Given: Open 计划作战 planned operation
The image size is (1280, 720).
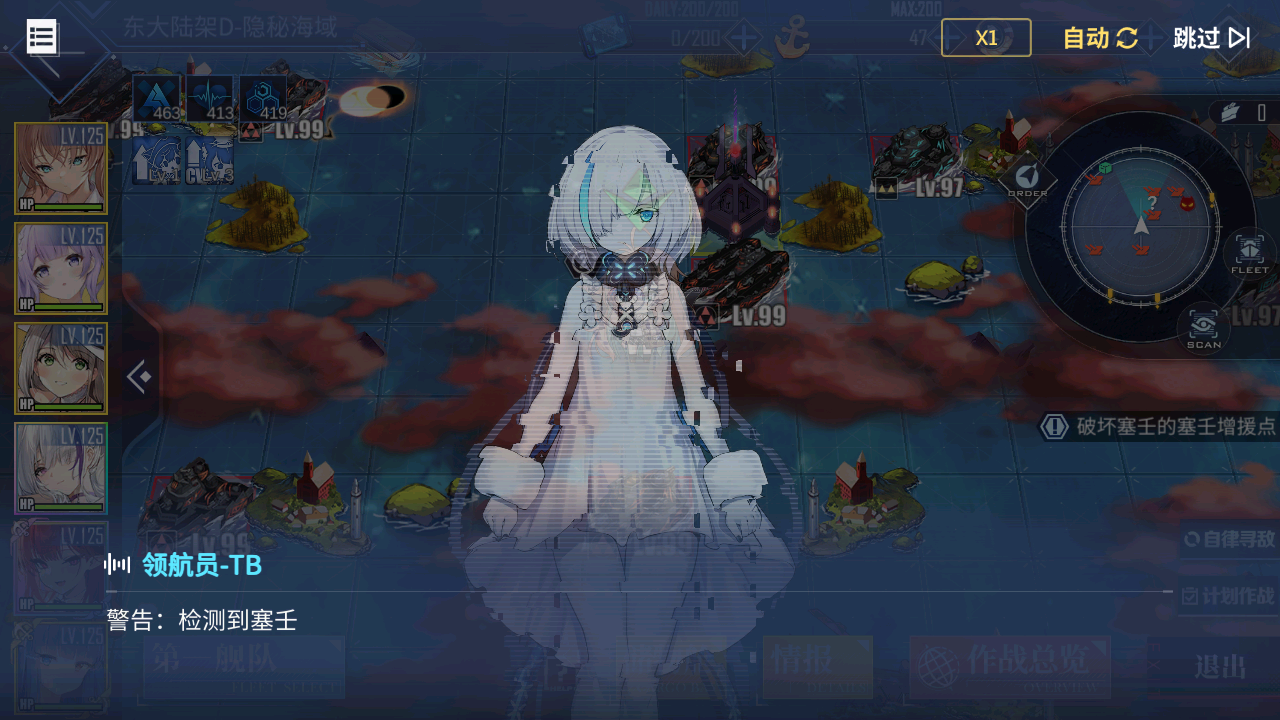Looking at the screenshot, I should [1229, 596].
